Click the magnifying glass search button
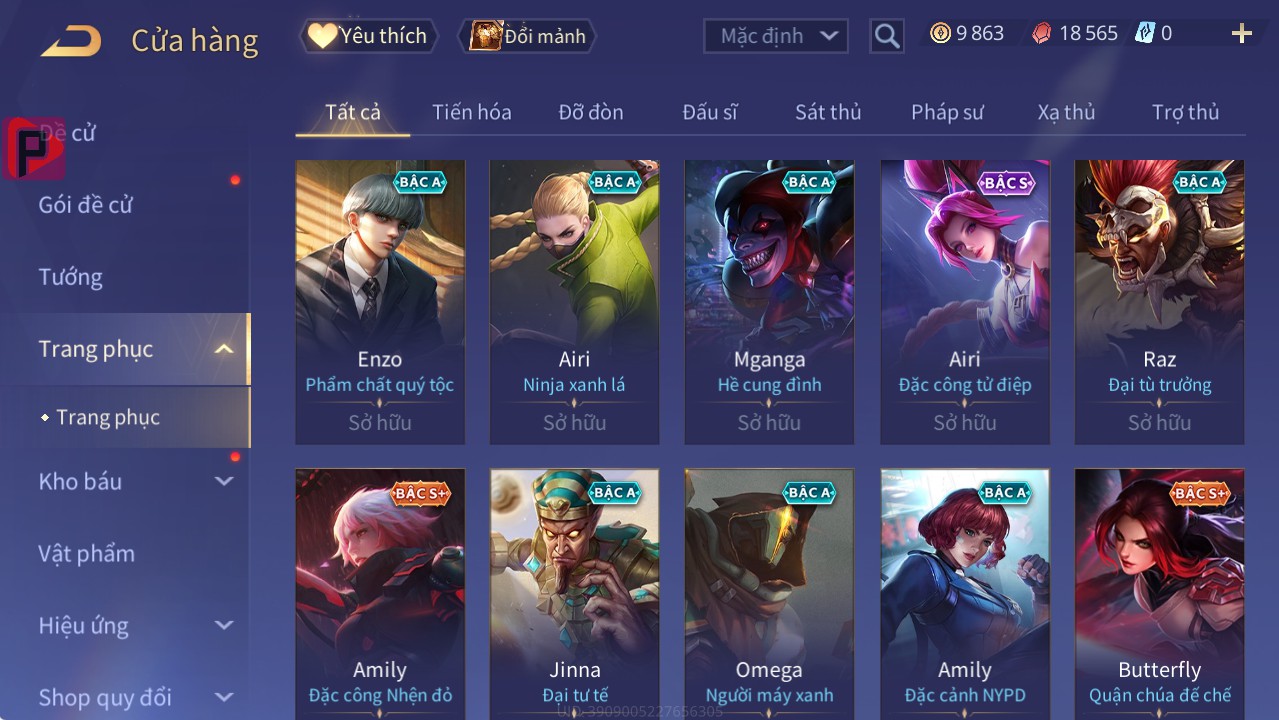Viewport: 1279px width, 720px height. [886, 36]
